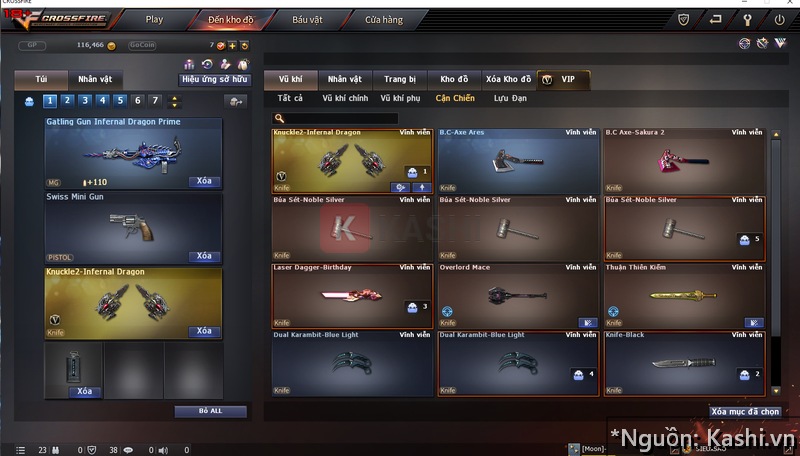Viewport: 800px width, 456px height.
Task: Select bag preset number 3
Action: (x=84, y=100)
